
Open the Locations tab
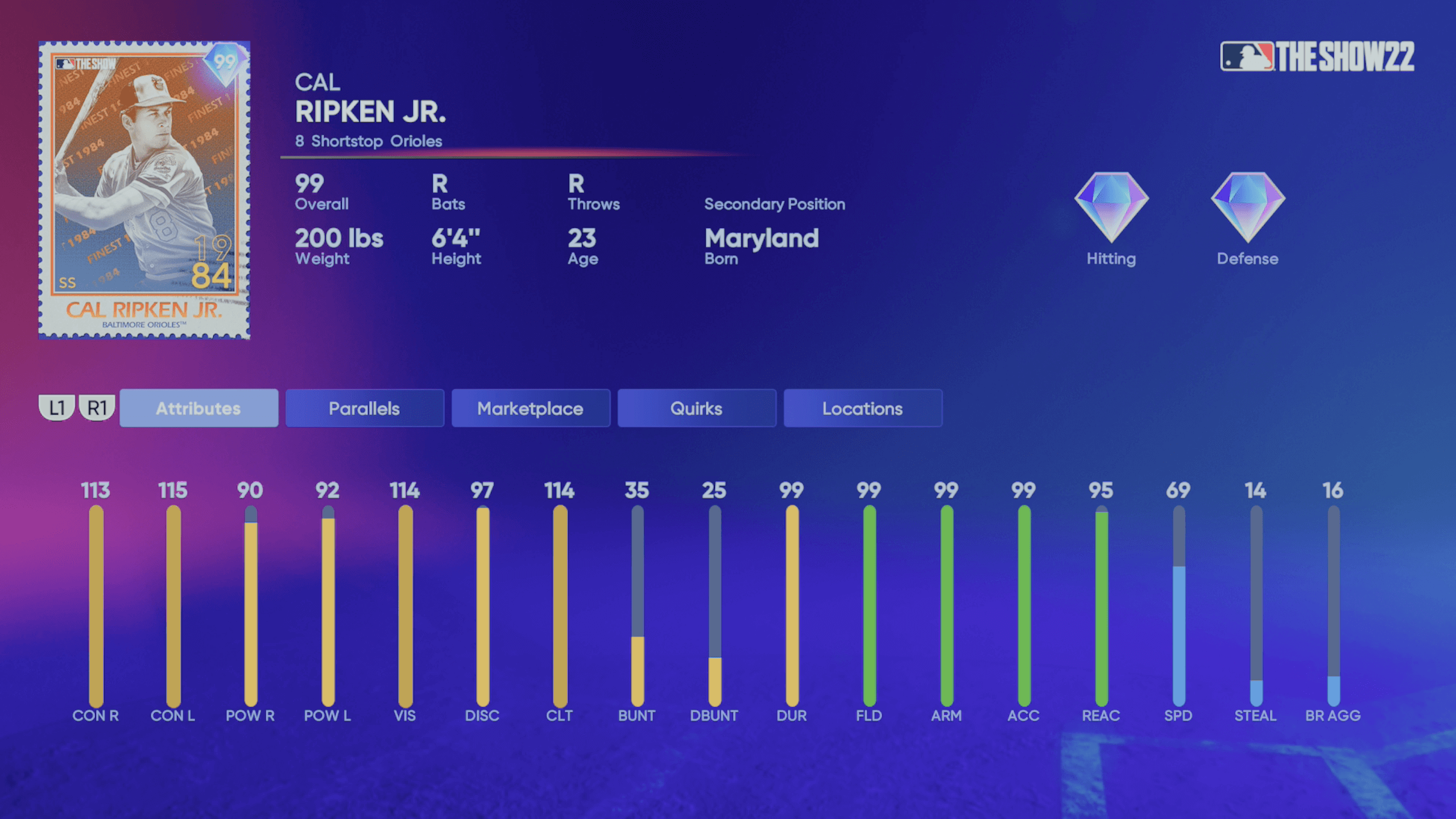862,408
